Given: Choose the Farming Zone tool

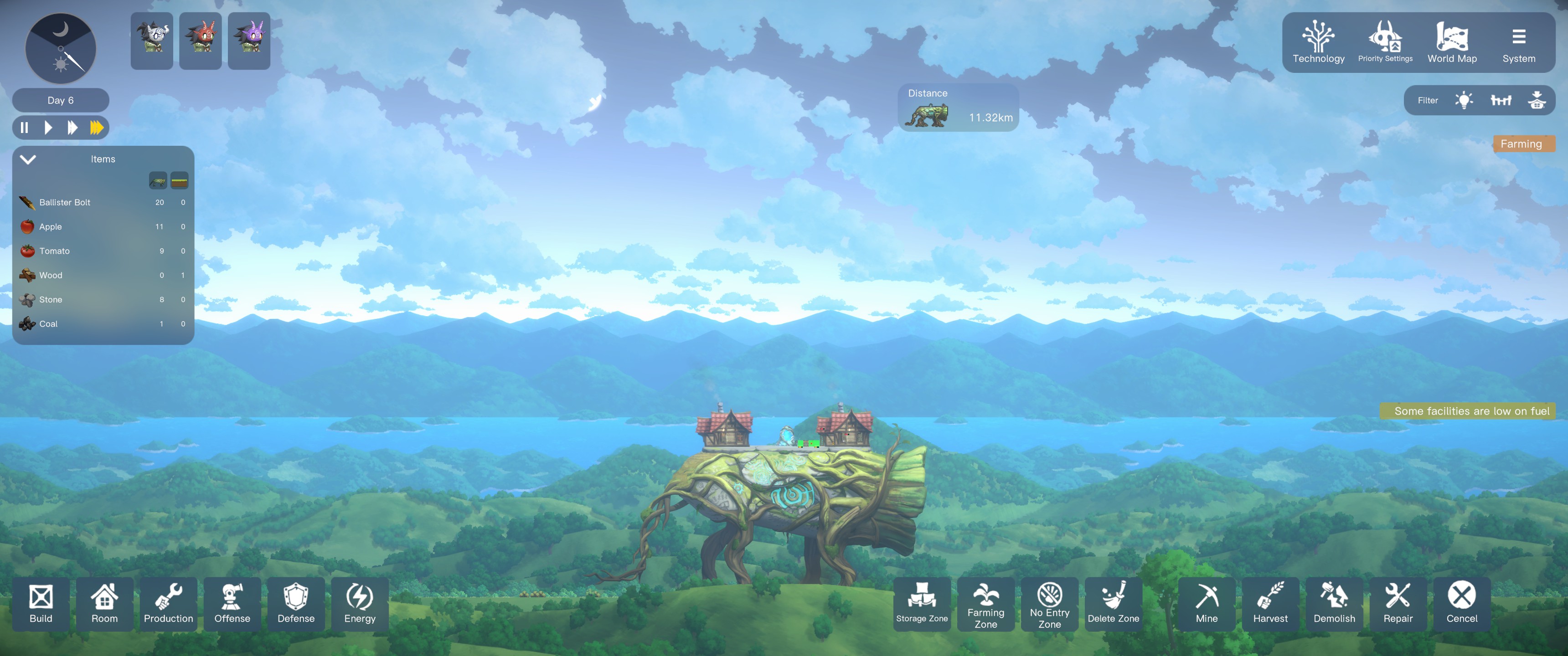Looking at the screenshot, I should 985,604.
